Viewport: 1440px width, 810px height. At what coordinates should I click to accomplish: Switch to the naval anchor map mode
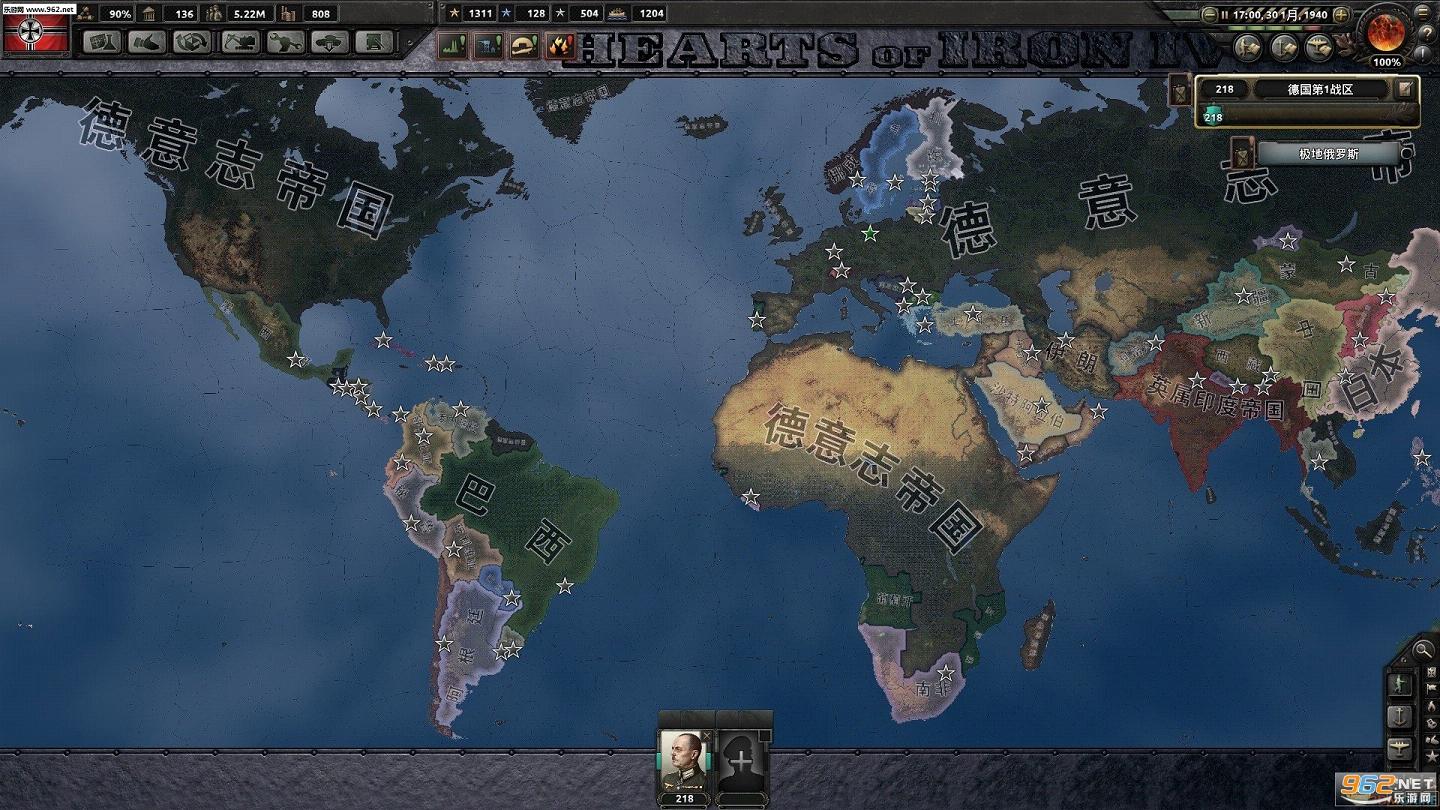[1401, 716]
